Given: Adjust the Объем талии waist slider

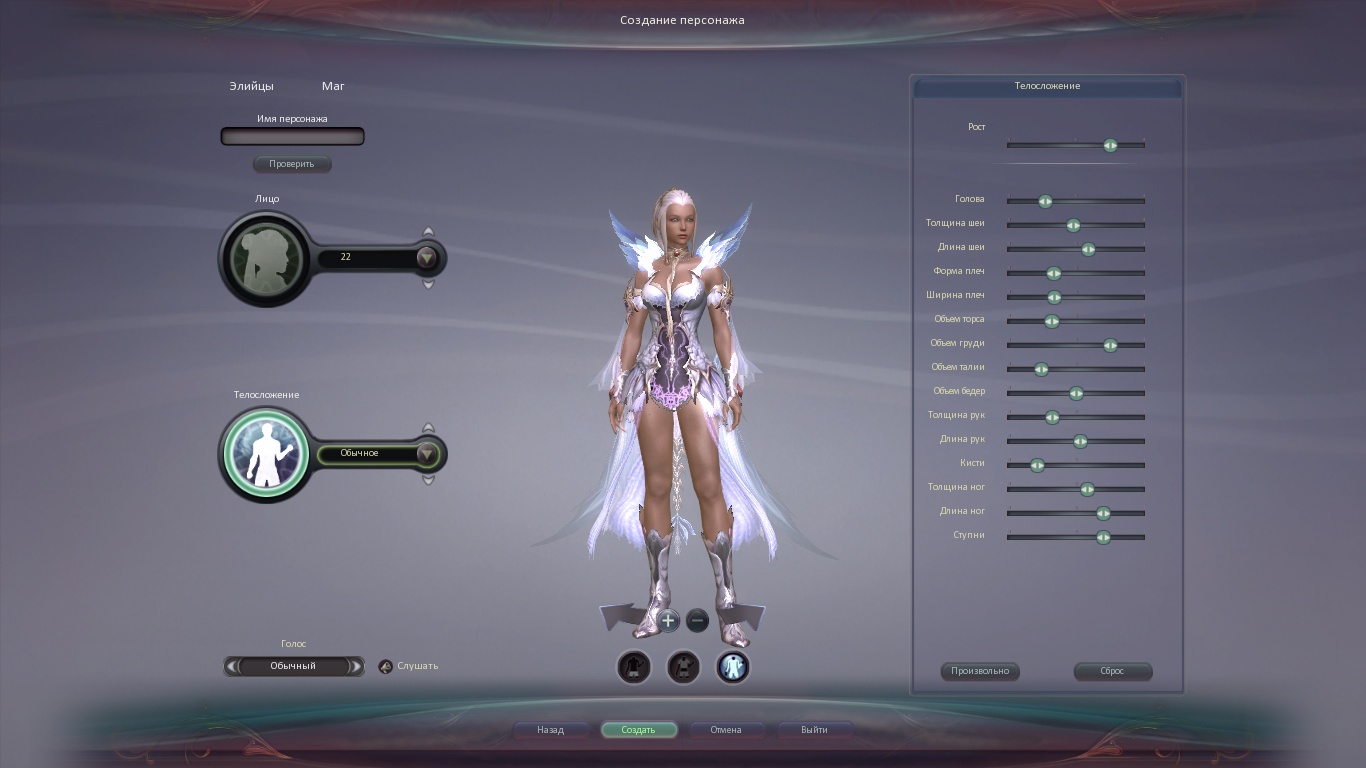Looking at the screenshot, I should (x=1041, y=369).
